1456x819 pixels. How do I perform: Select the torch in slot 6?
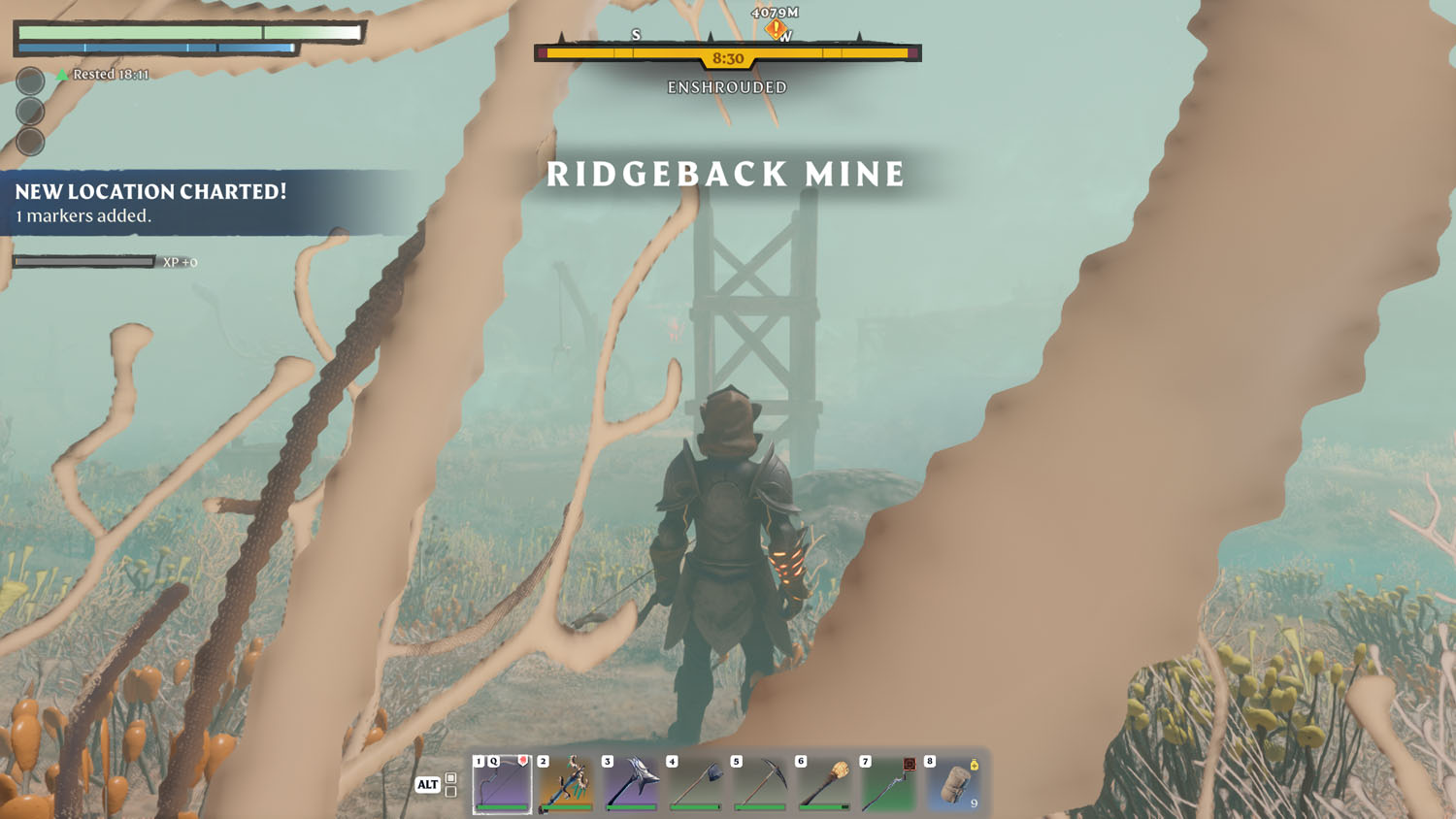point(825,784)
